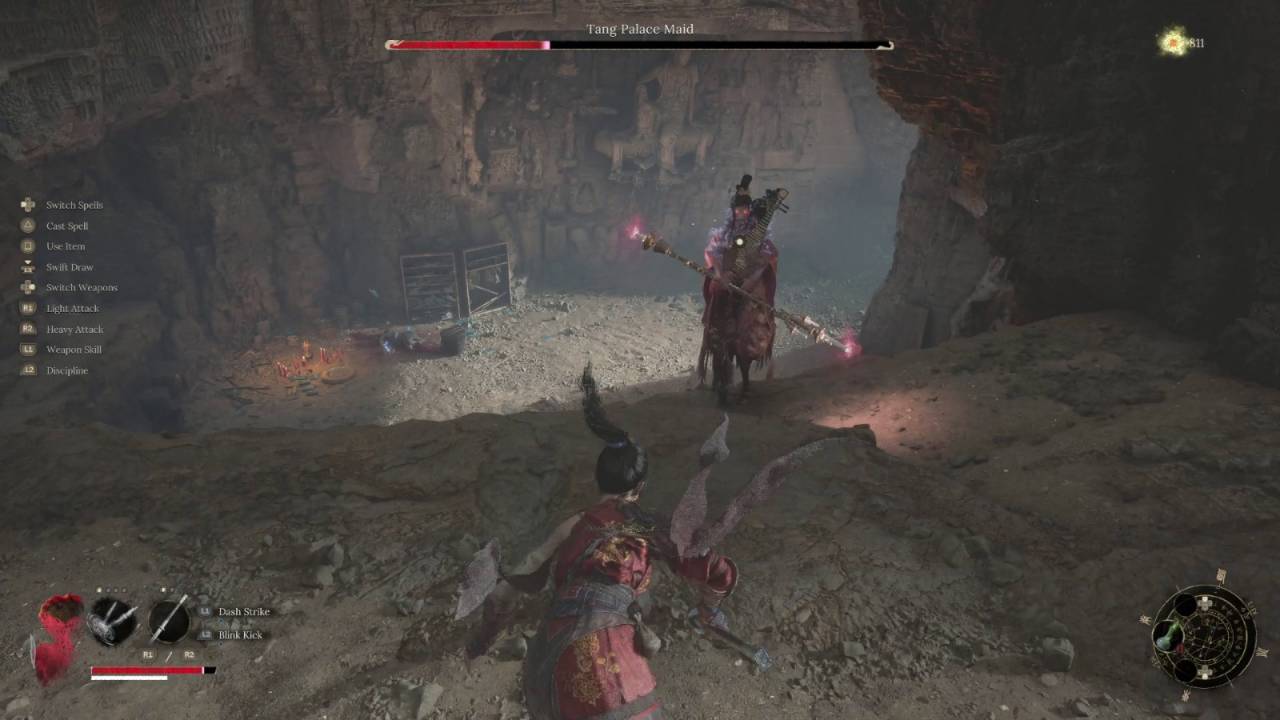This screenshot has width=1280, height=720.
Task: Click the glowing currency icon
Action: (x=1171, y=42)
